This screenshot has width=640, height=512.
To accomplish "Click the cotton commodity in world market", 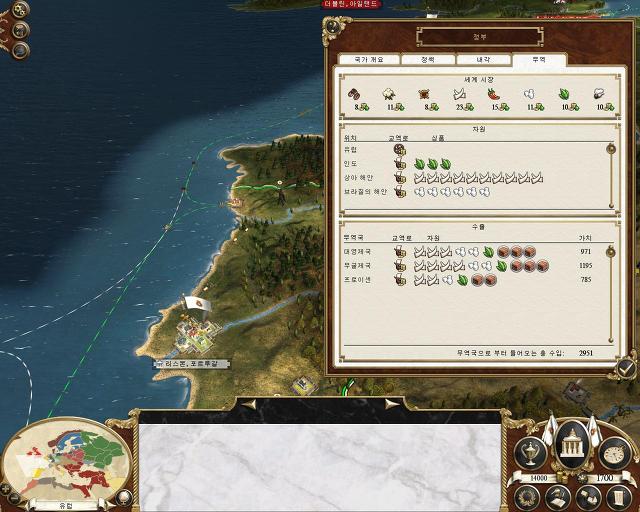I will [388, 94].
